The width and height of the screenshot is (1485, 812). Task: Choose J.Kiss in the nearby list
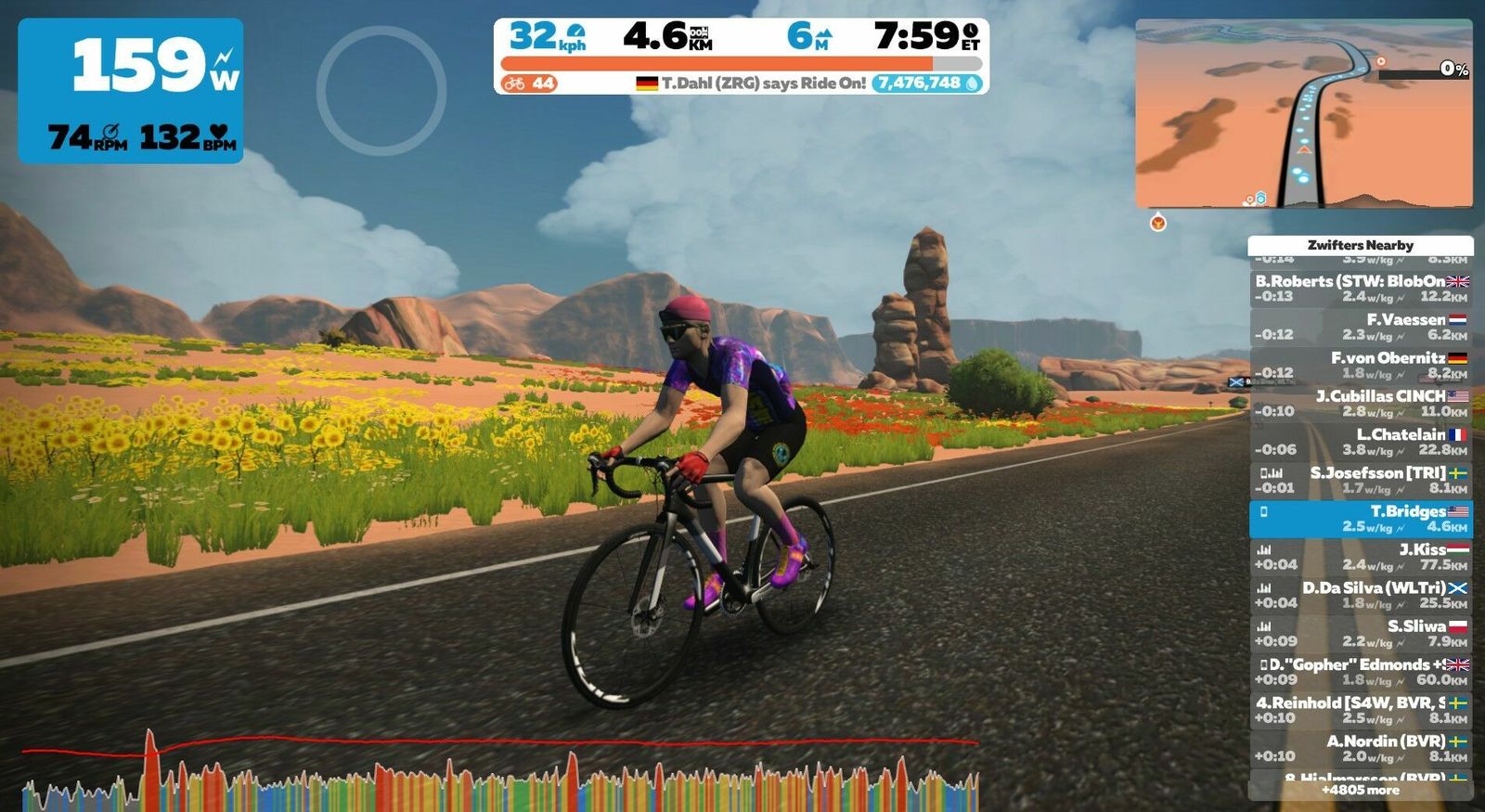pos(1360,557)
